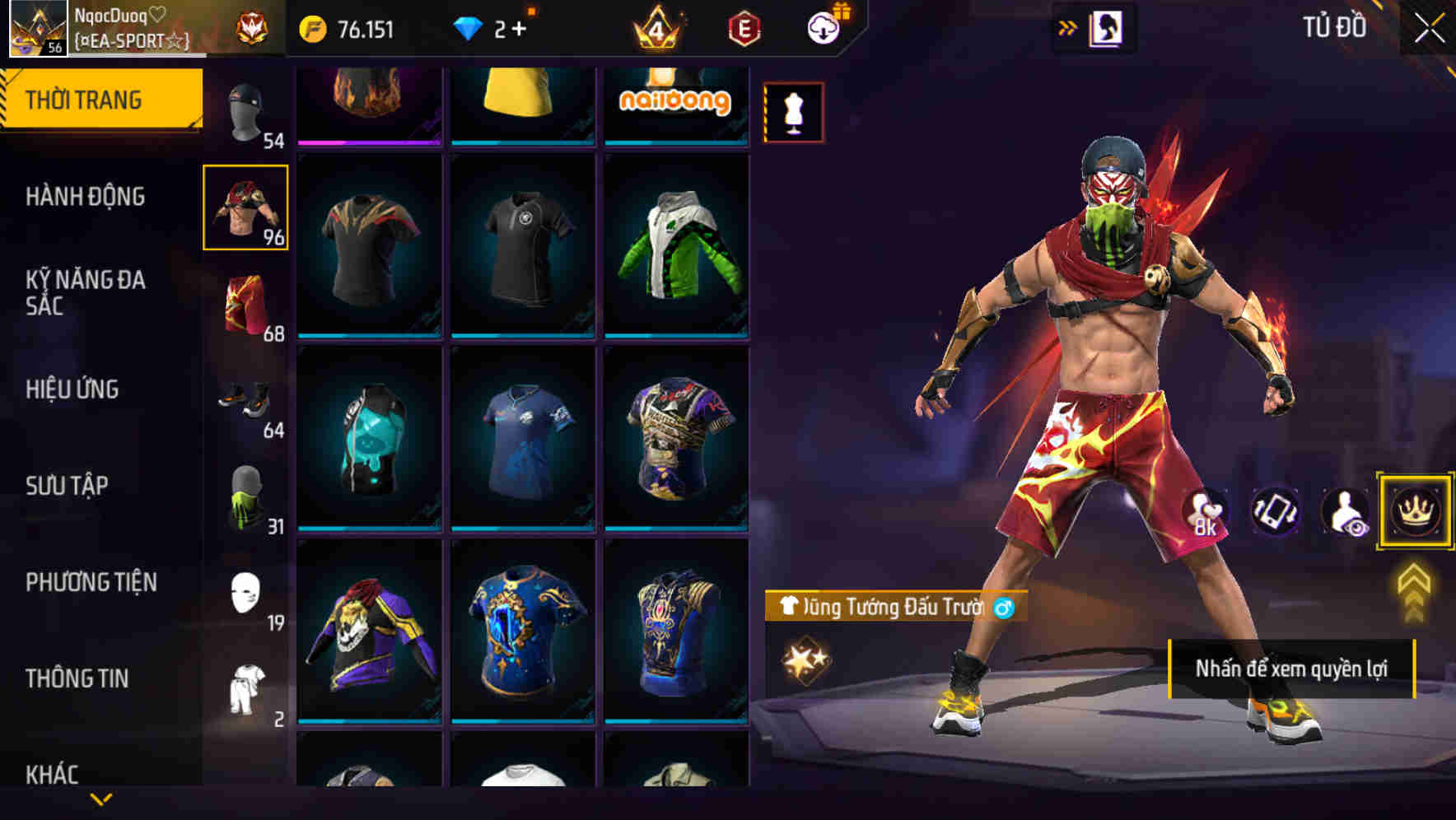Image resolution: width=1456 pixels, height=820 pixels.
Task: Open the outfit preview card icon
Action: pos(1107,26)
